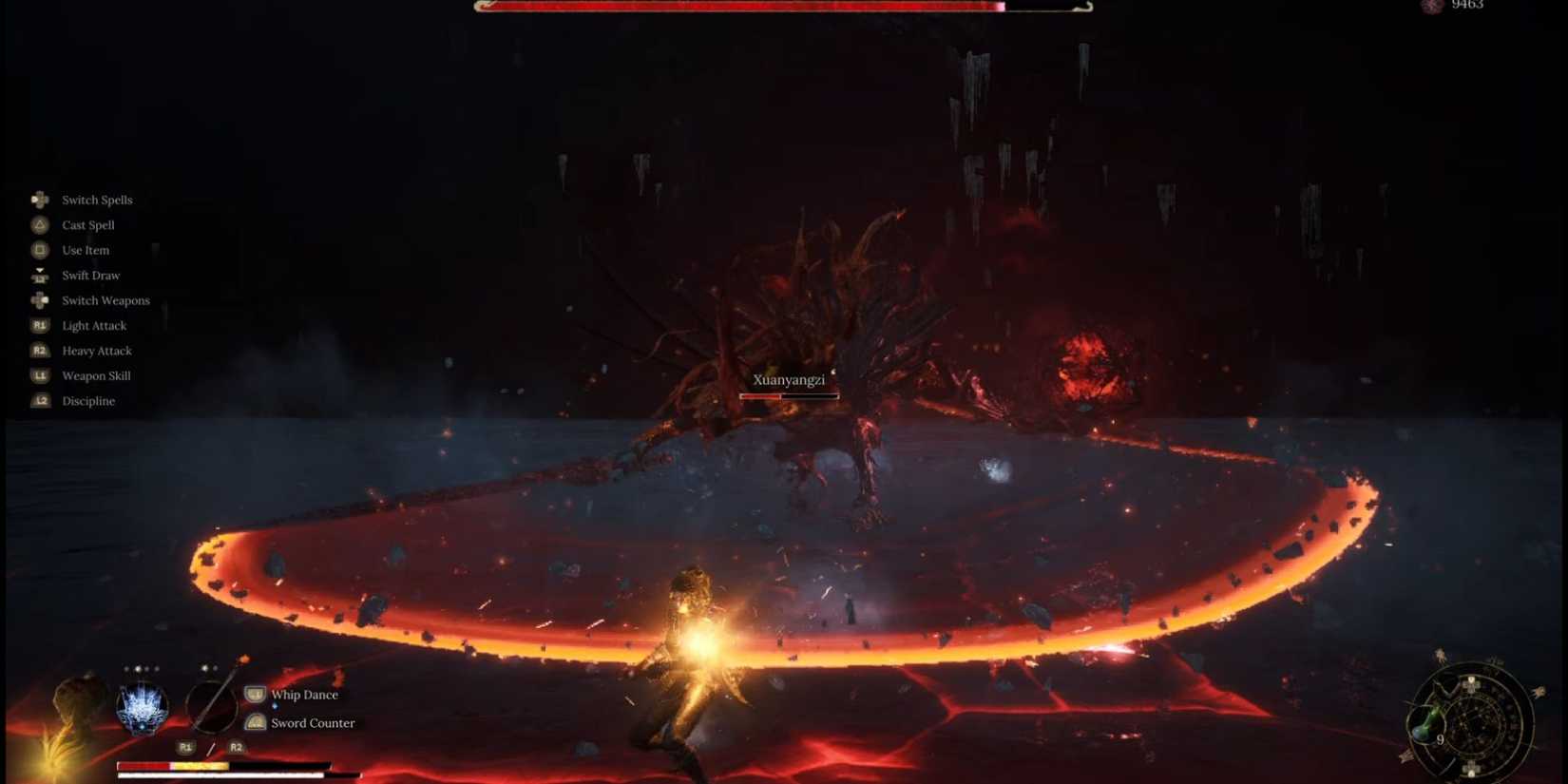Expand the Weapon Skill L1 entry
Viewport: 1568px width, 784px height.
pos(40,375)
